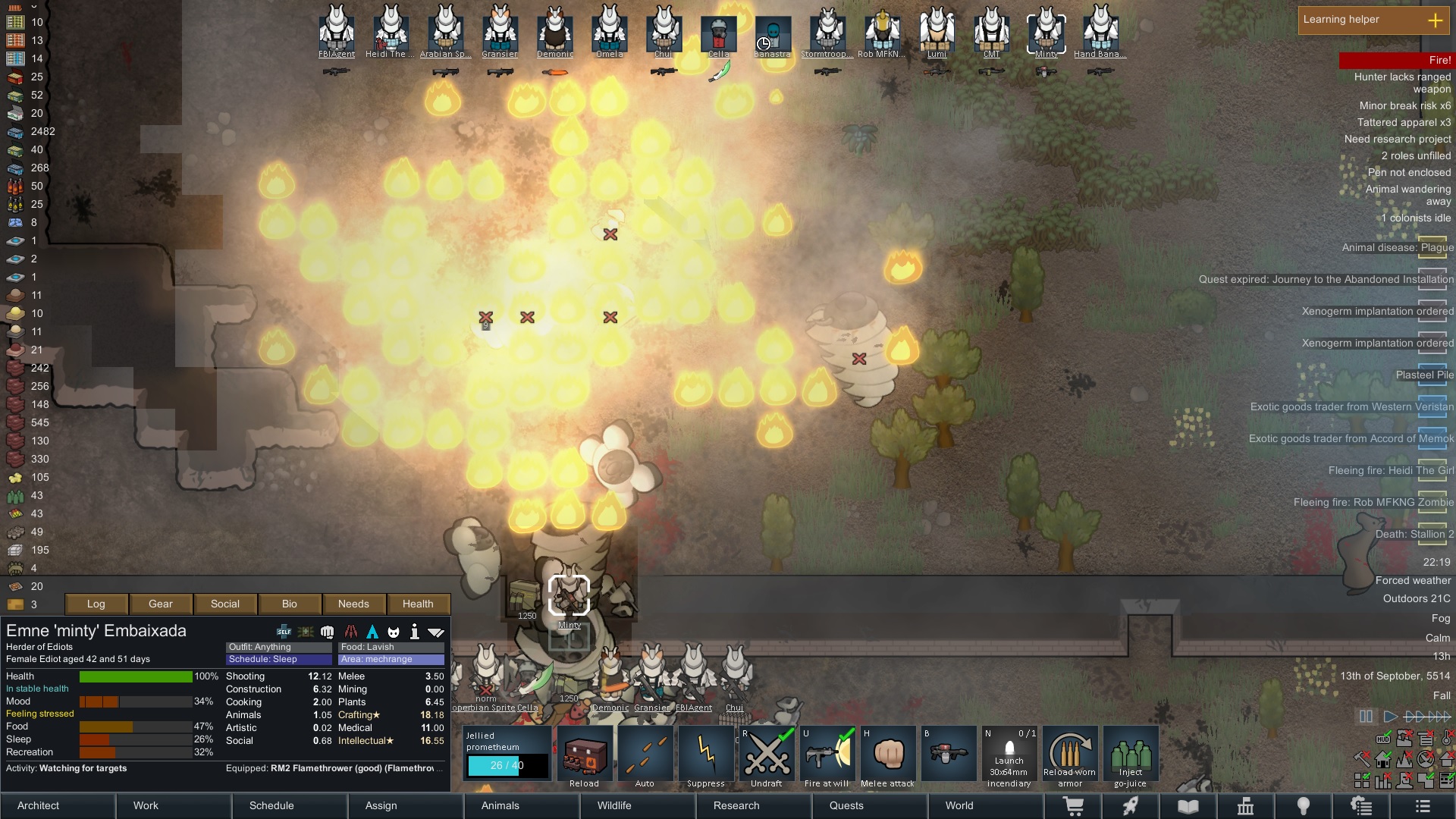Viewport: 1456px width, 819px height.
Task: Click the Fire! alert
Action: pos(1395,60)
